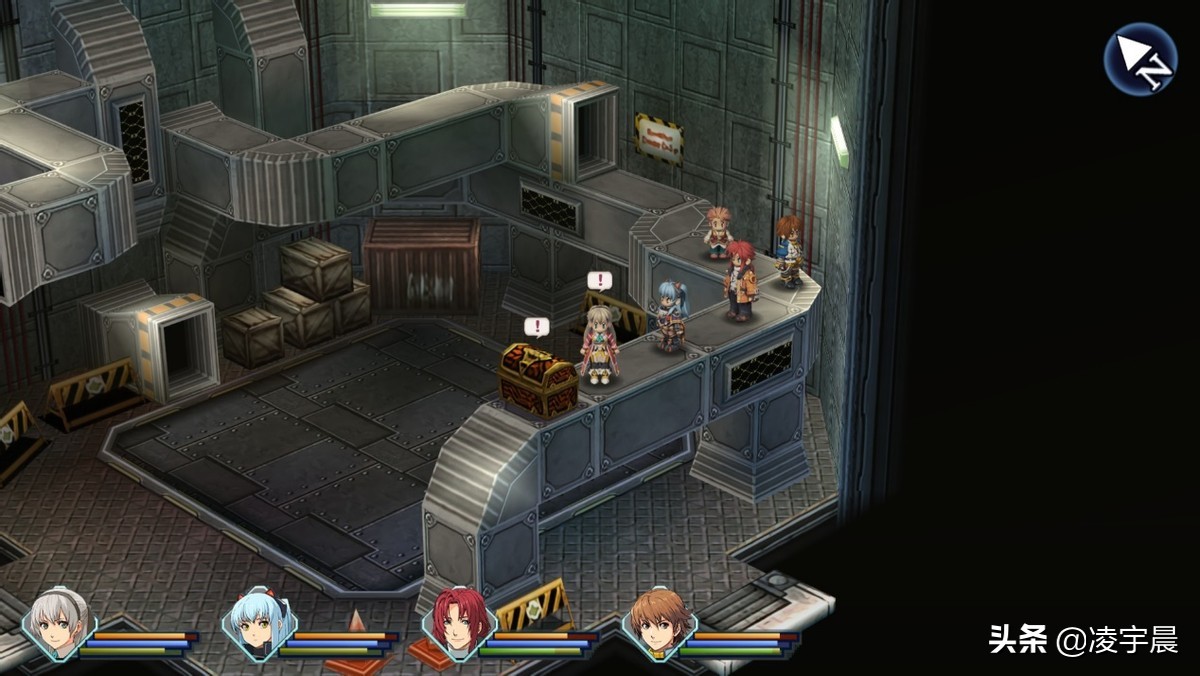Choose the brown-haired boy party portrait
Image resolution: width=1200 pixels, height=676 pixels.
click(x=658, y=623)
